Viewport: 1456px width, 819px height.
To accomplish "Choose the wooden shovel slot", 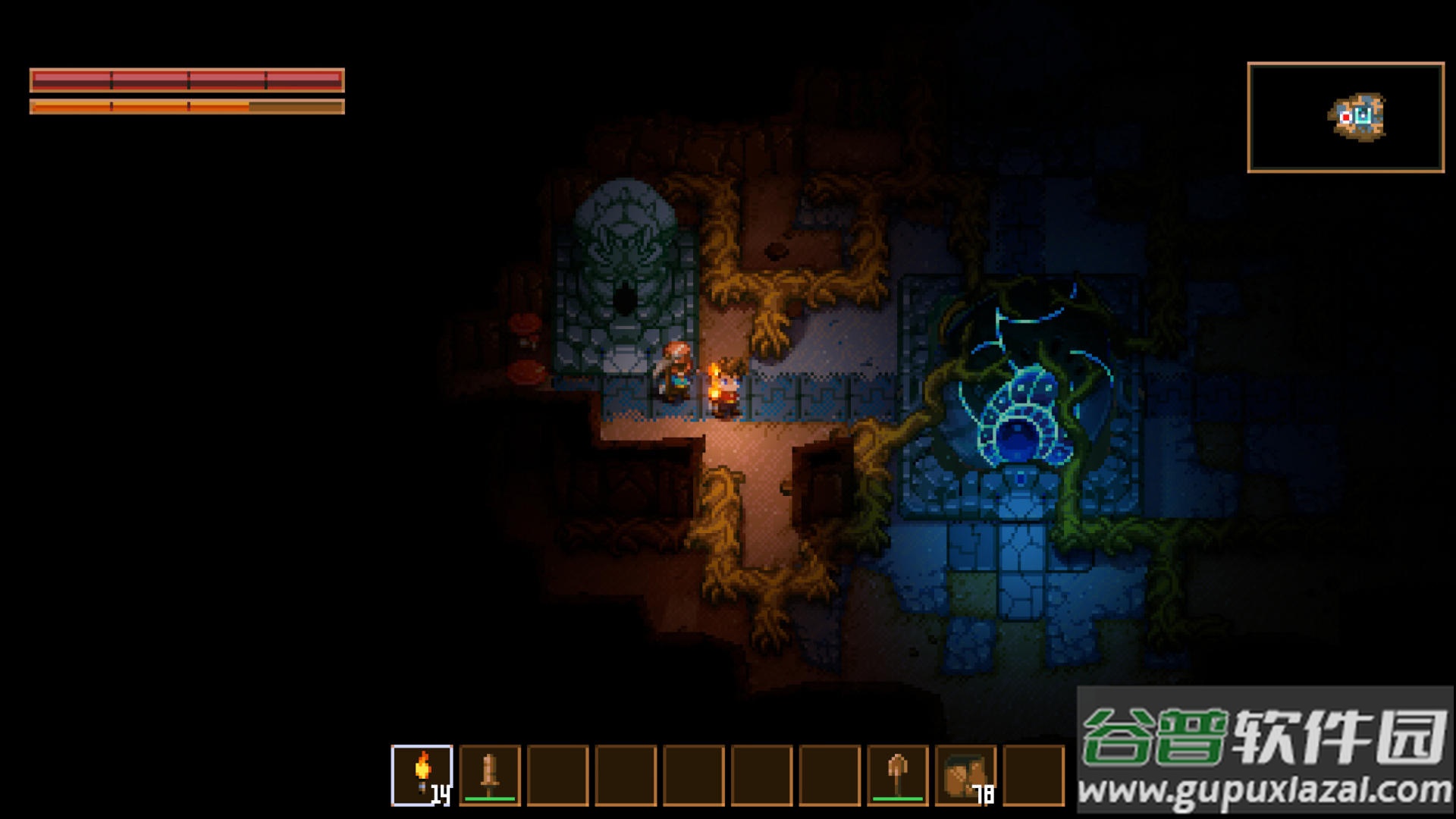I will point(898,774).
